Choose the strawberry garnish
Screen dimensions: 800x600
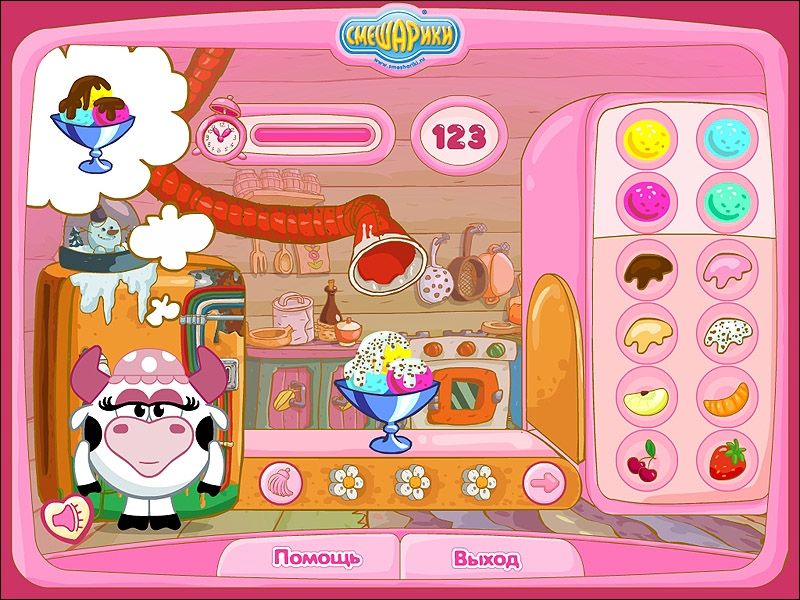pyautogui.click(x=726, y=460)
